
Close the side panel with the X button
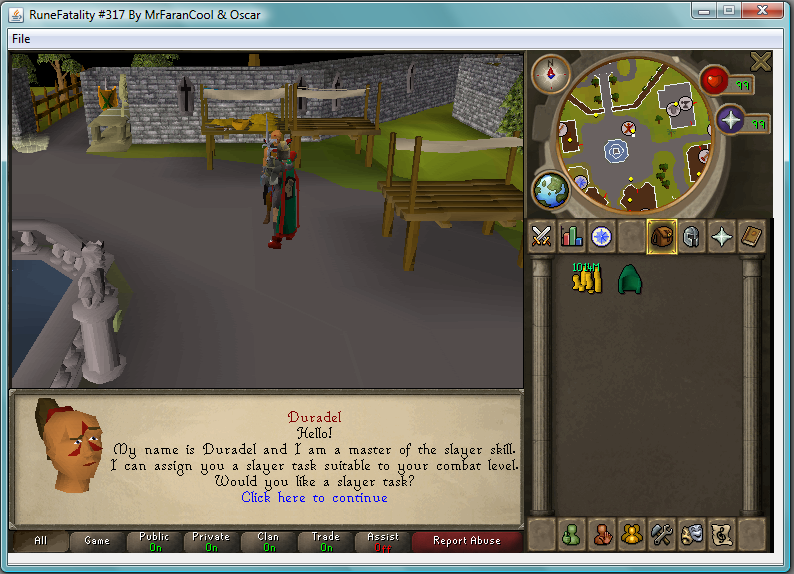(x=761, y=62)
